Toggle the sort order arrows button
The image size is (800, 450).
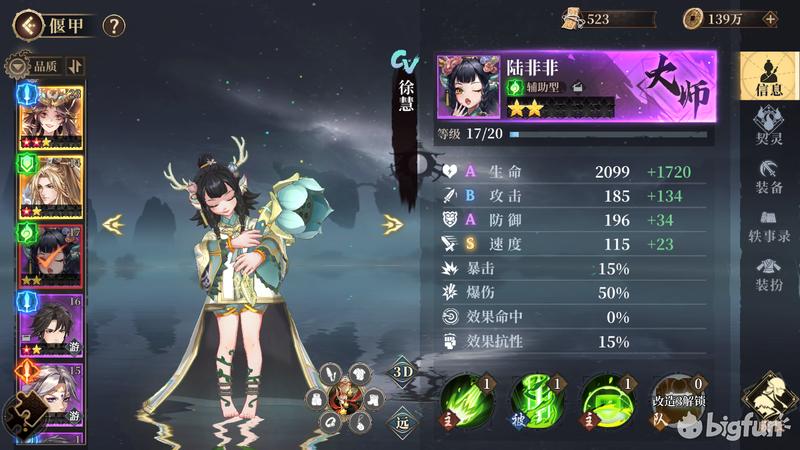[77, 66]
